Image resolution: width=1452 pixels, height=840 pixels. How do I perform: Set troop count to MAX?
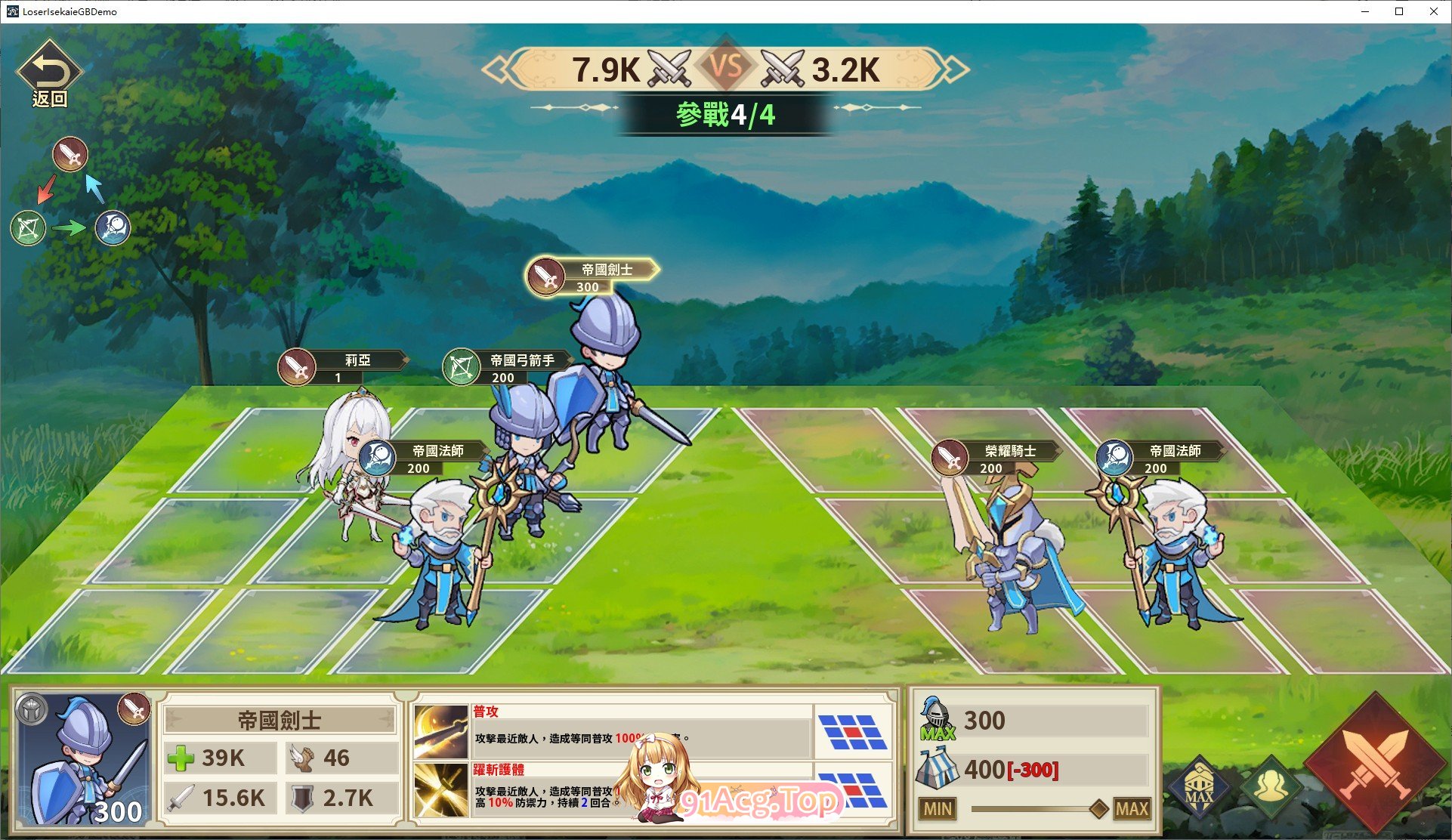[x=1132, y=809]
